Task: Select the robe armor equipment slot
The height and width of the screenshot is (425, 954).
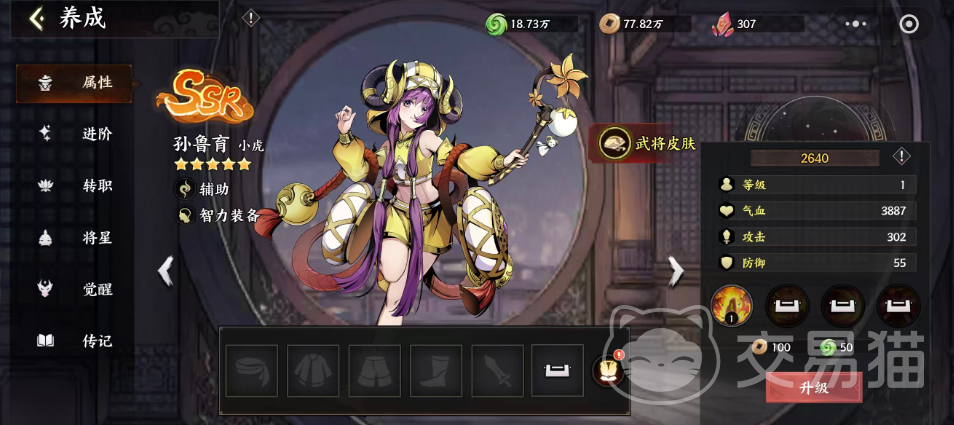Action: pos(313,371)
